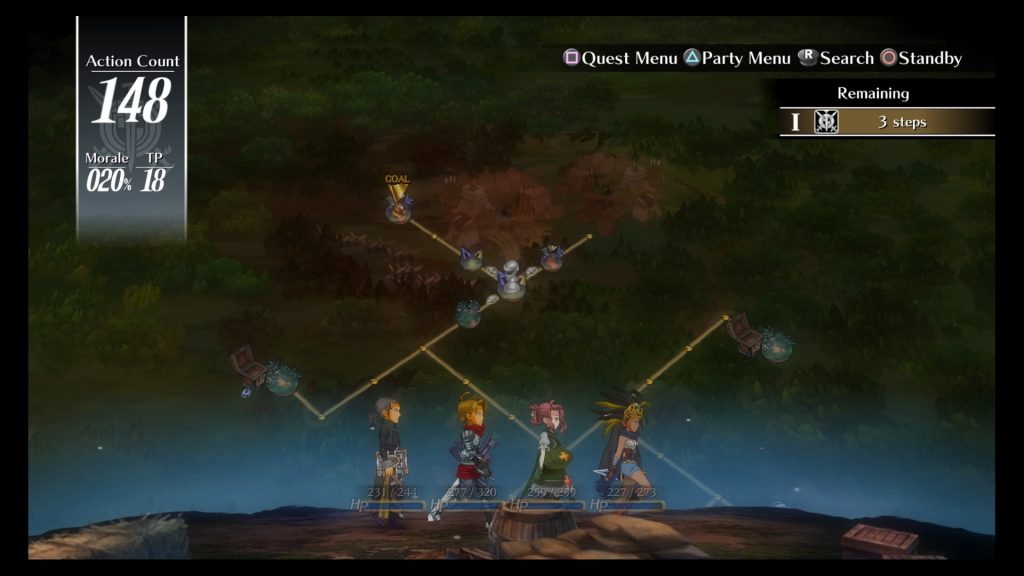Open the Party Menu
The height and width of the screenshot is (576, 1024).
(737, 58)
